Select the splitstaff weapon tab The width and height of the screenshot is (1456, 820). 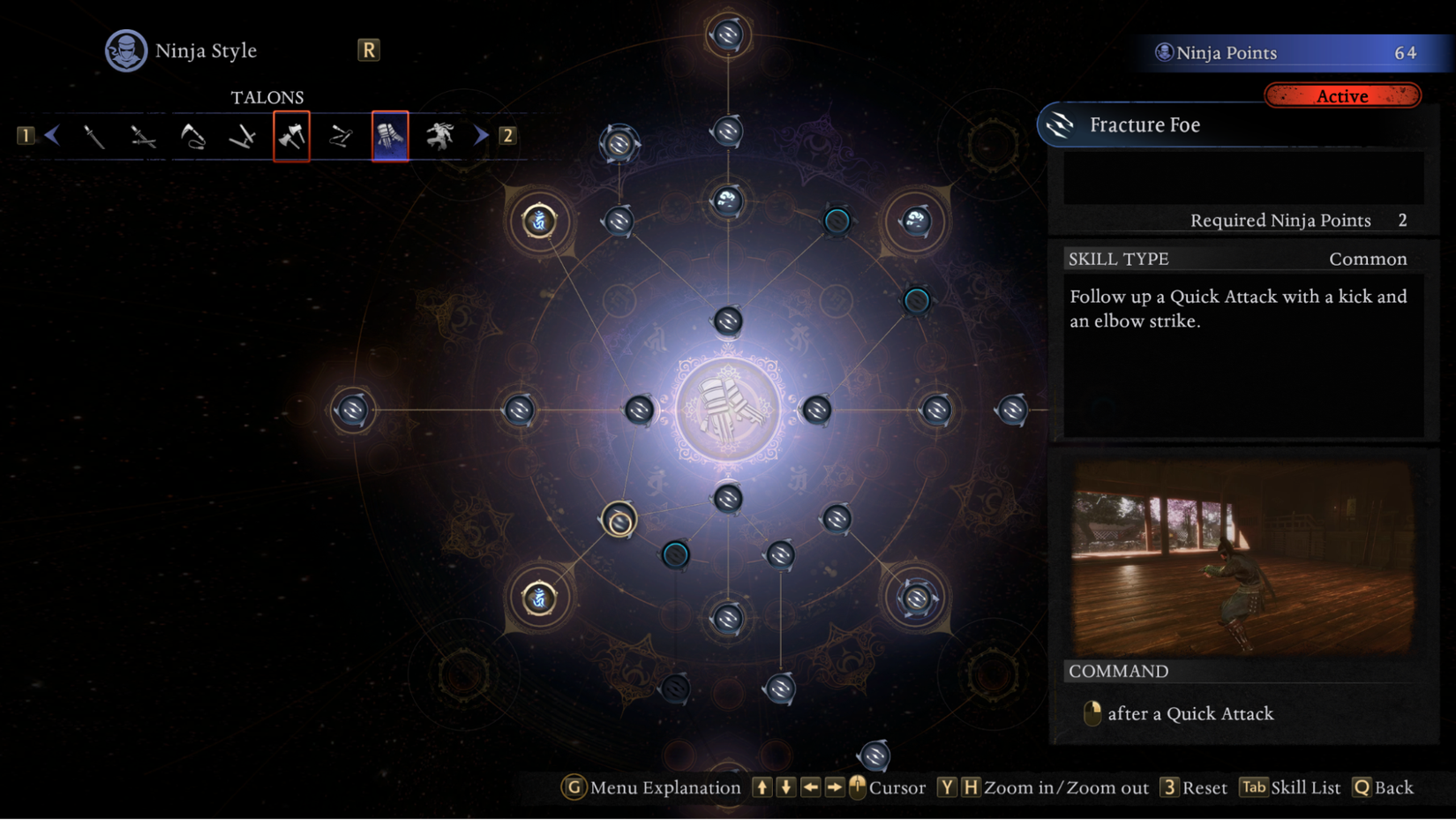coord(341,136)
